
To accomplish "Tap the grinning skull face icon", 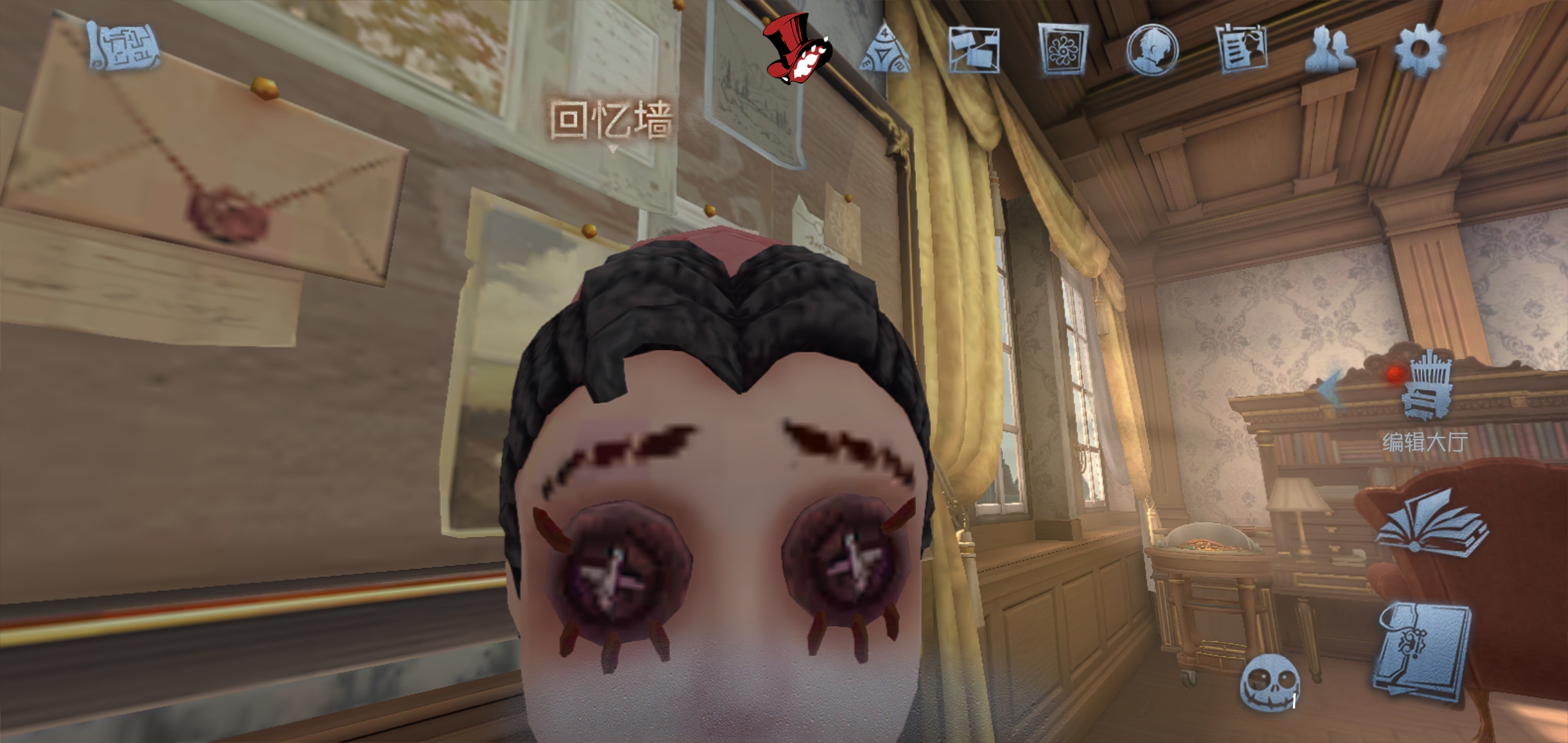I will [1270, 682].
